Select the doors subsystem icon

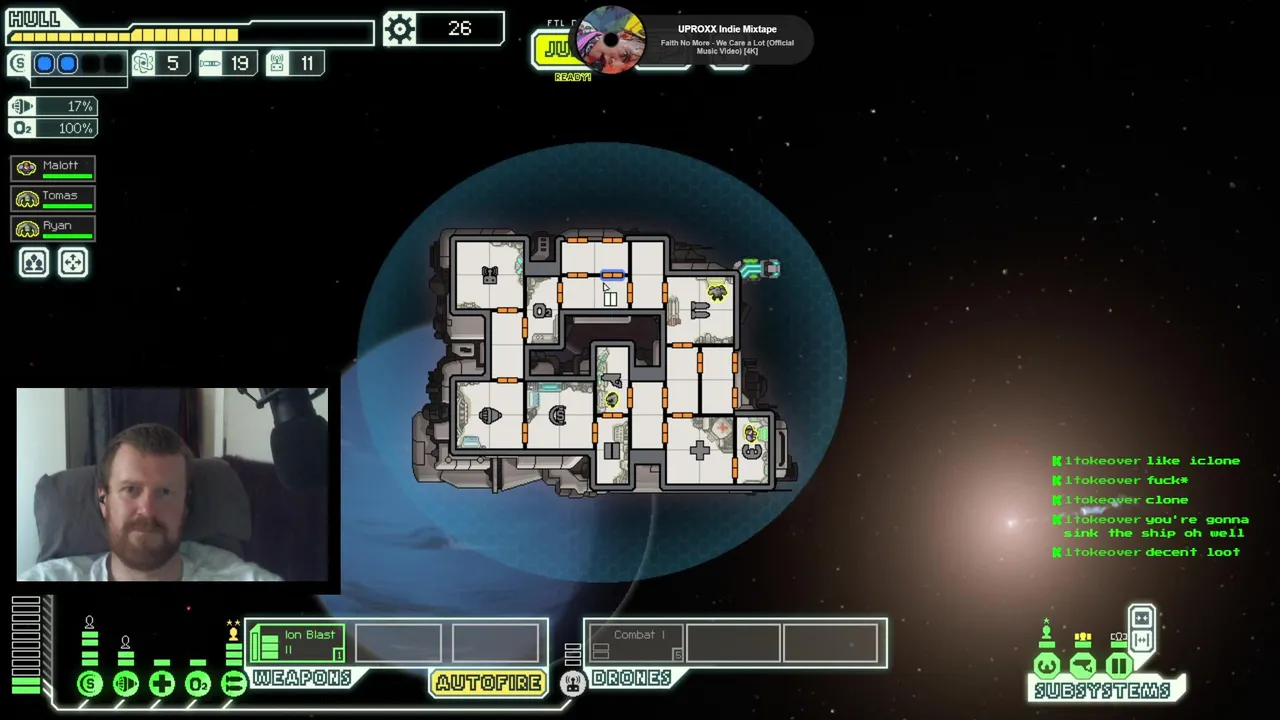click(1119, 665)
